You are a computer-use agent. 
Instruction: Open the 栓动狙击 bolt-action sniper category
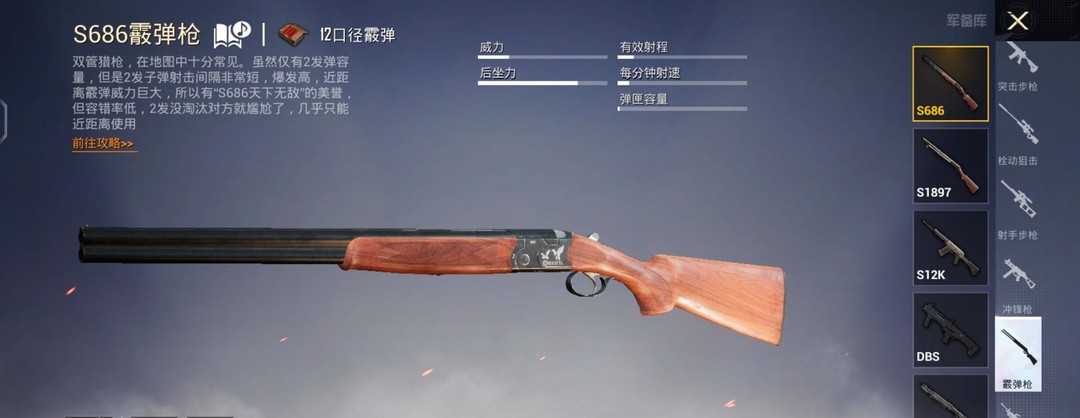coord(1018,138)
